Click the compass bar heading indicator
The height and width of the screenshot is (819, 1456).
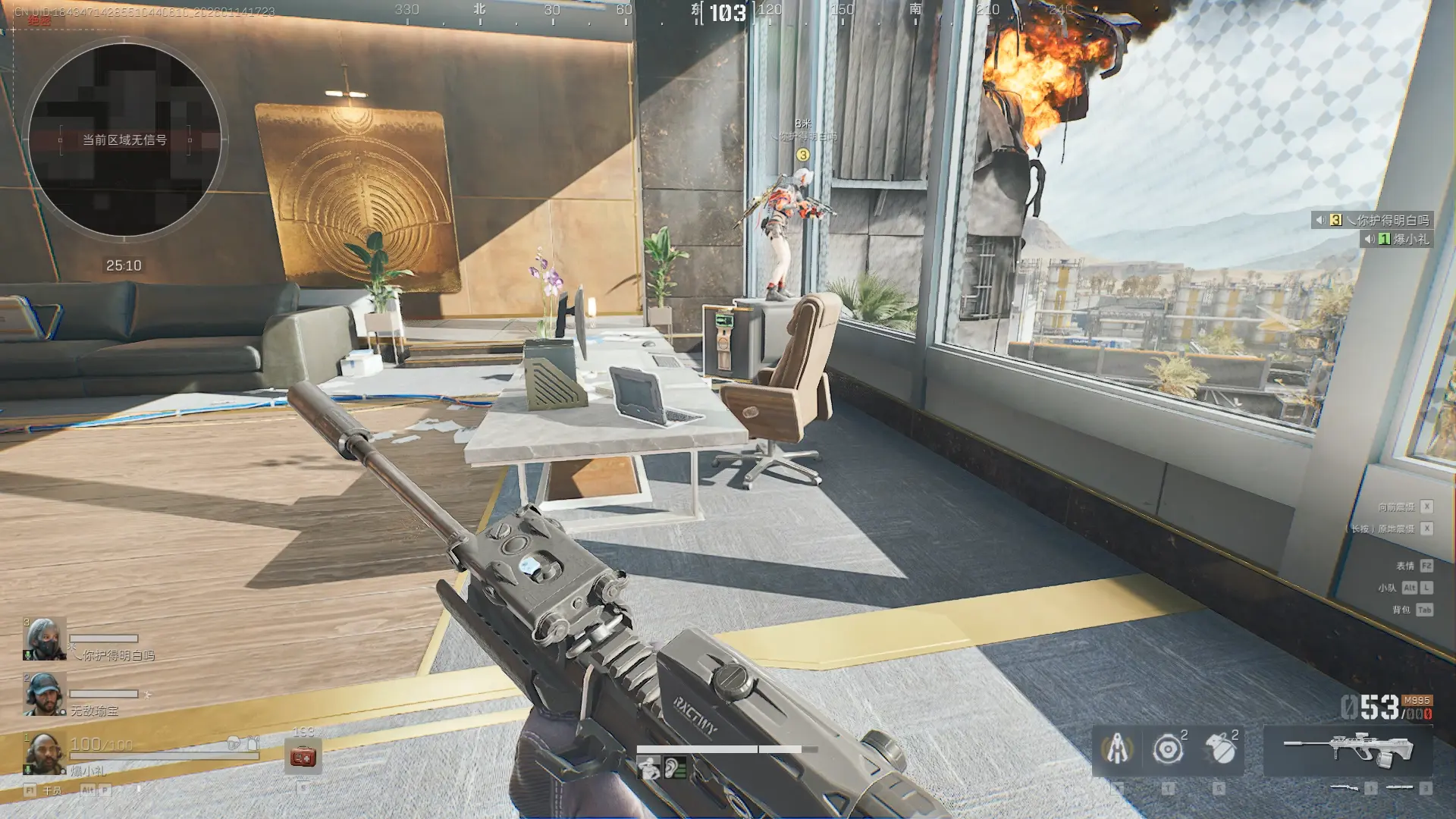[727, 12]
